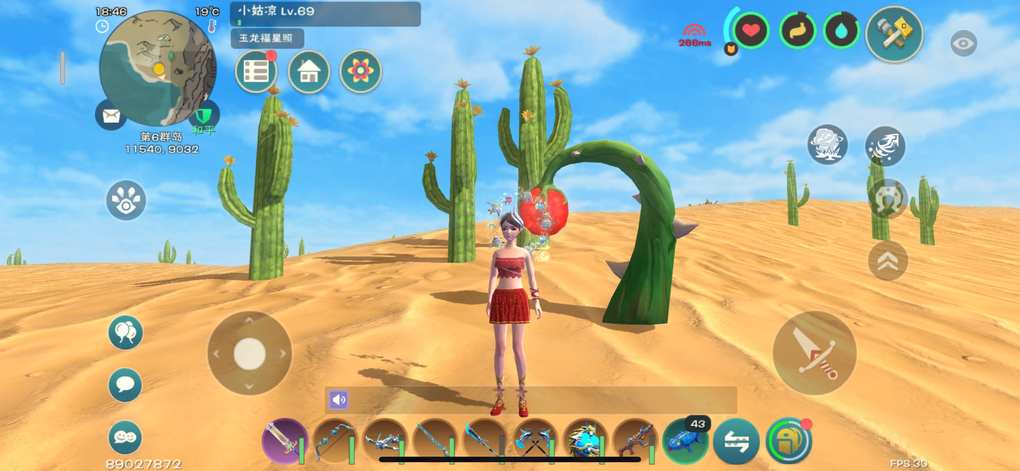Toggle the speaker sound icon
Image resolution: width=1020 pixels, height=471 pixels.
point(338,400)
